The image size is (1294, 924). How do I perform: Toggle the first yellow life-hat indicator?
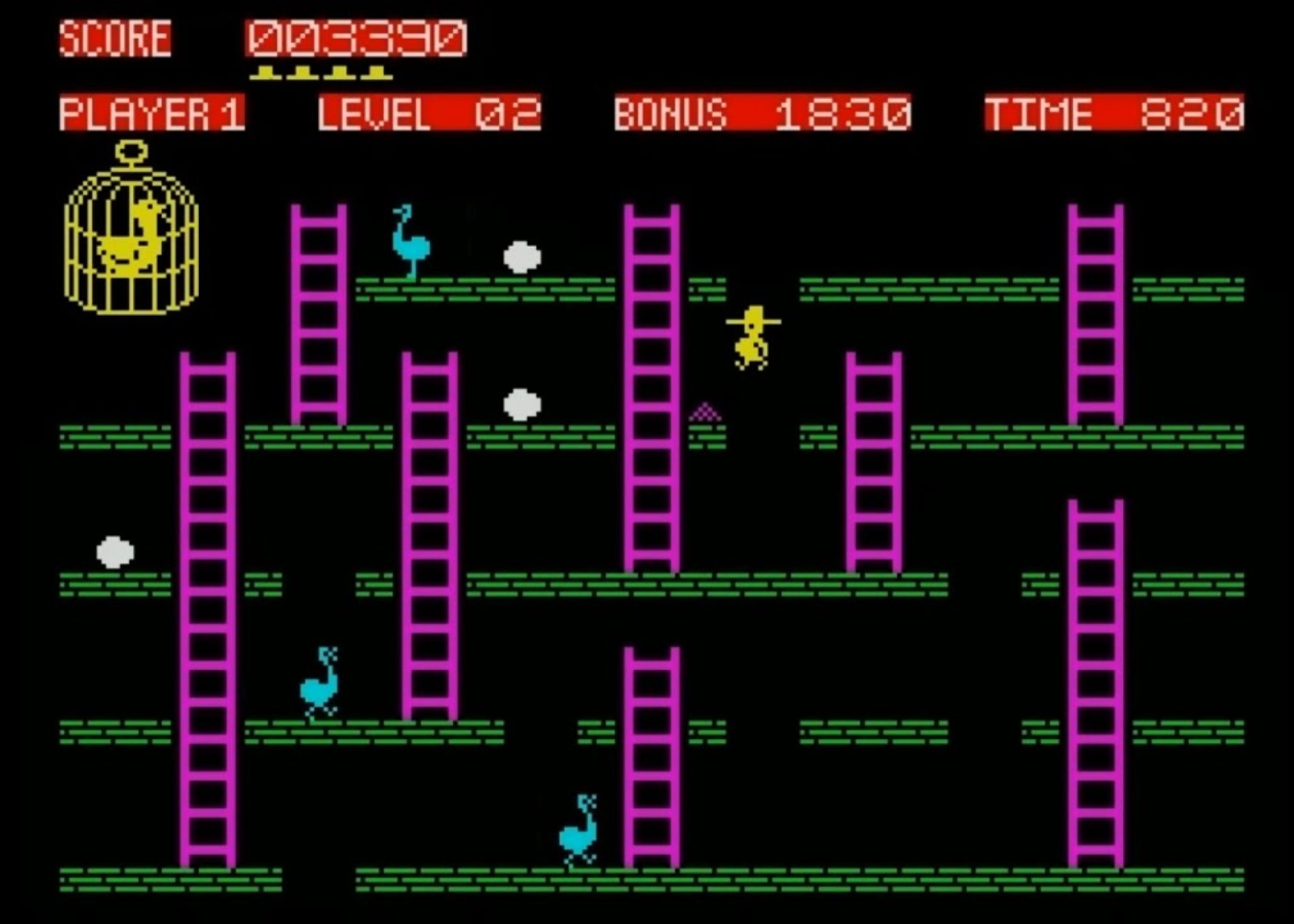[264, 70]
